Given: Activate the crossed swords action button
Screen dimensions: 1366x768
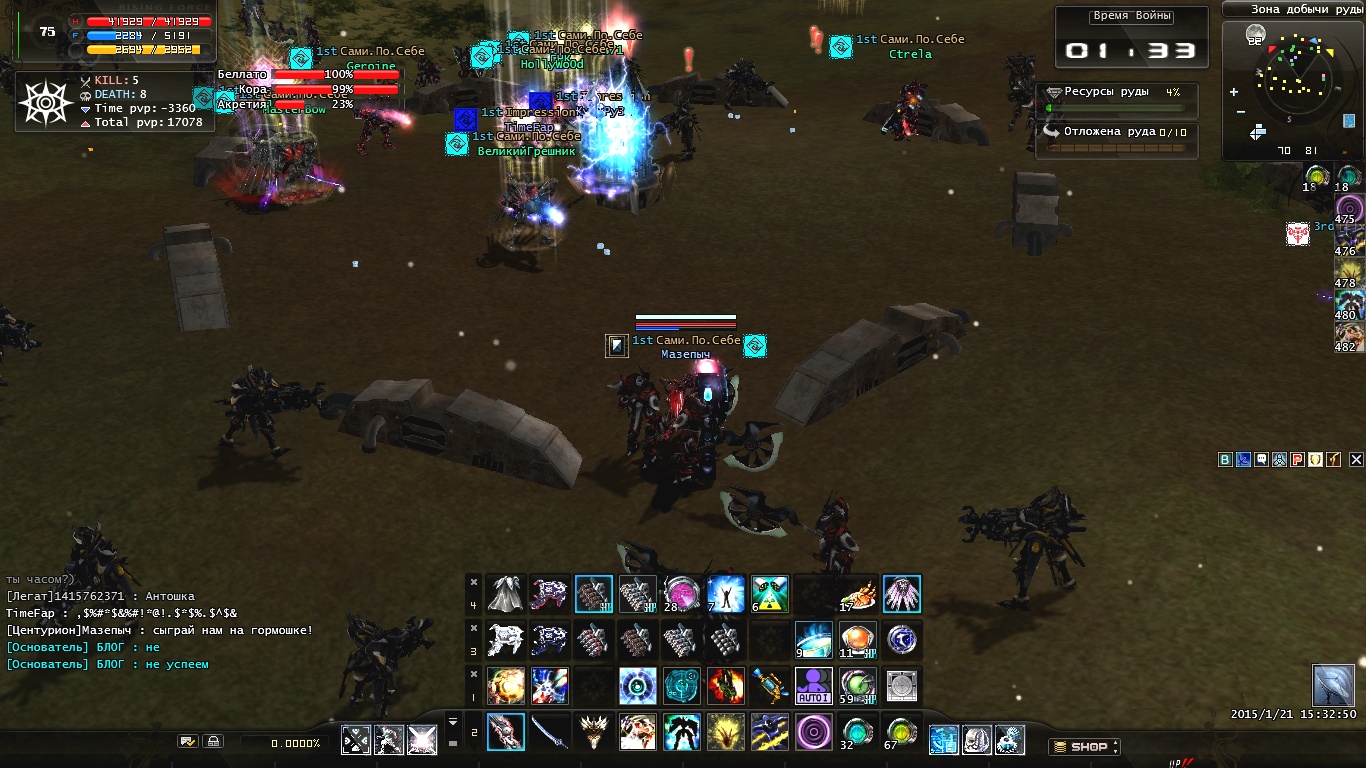Looking at the screenshot, I should (x=356, y=740).
